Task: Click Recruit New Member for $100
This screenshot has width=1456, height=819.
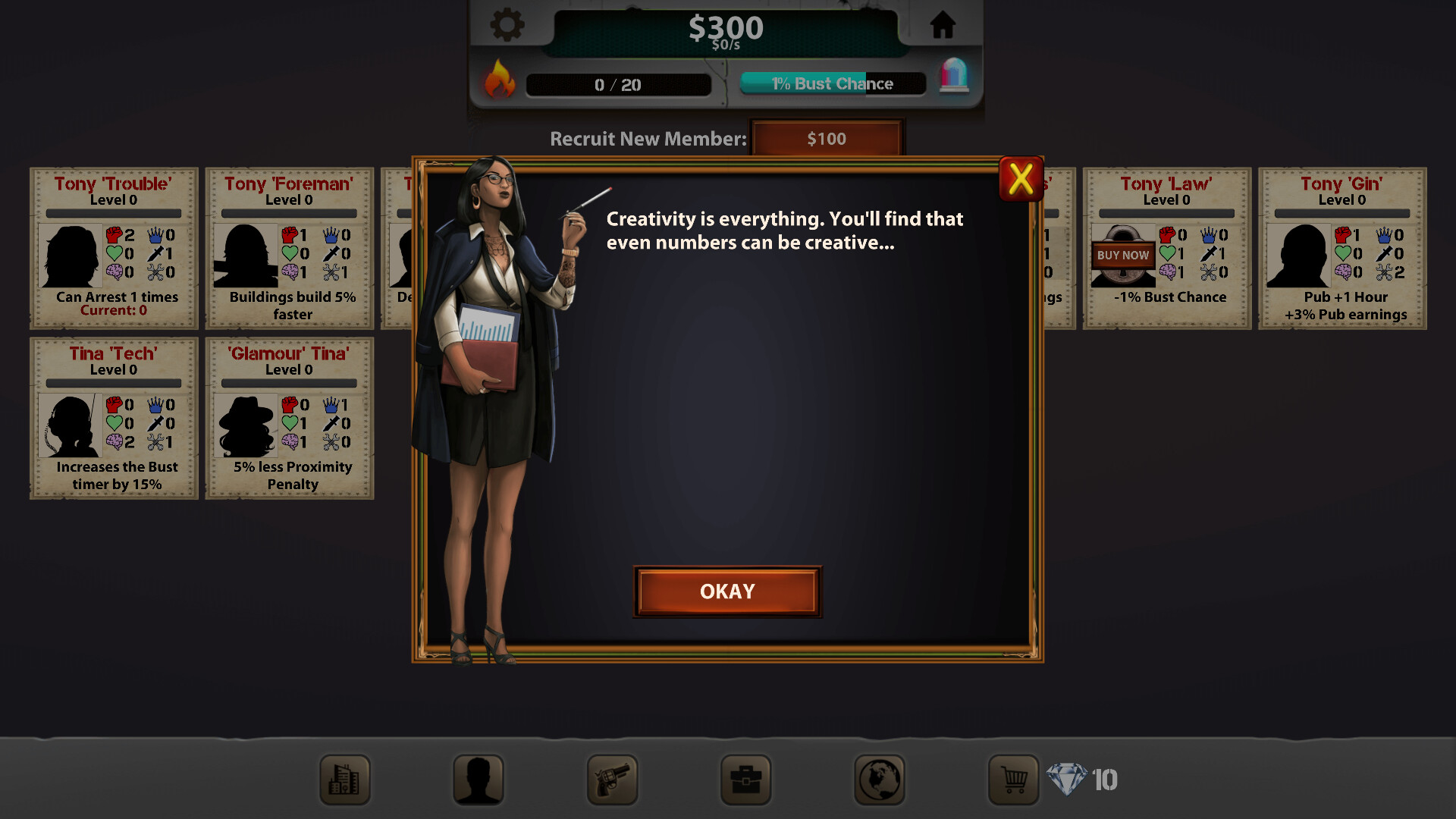Action: point(827,139)
